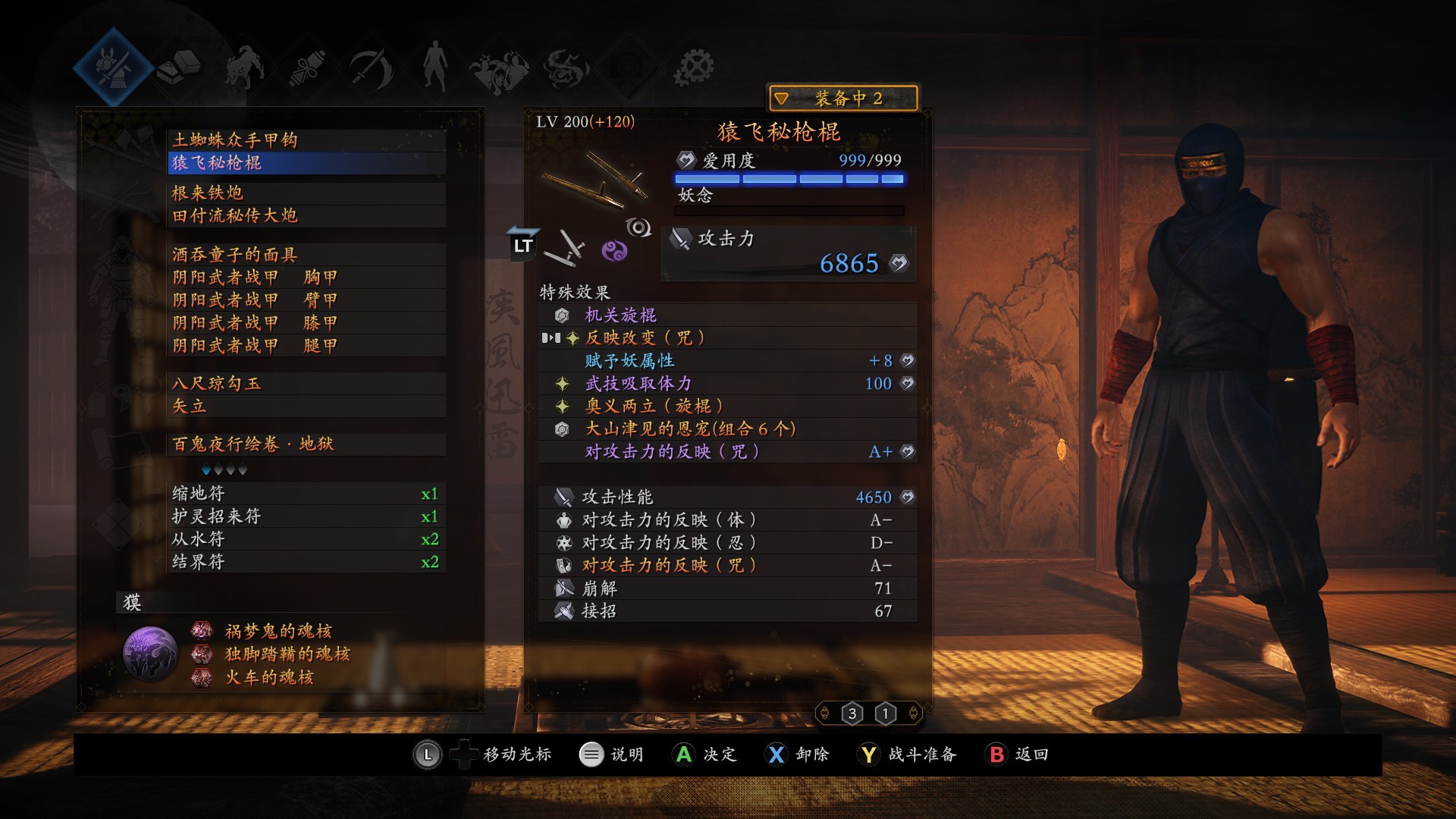Open the 装备中 2 loadout dropdown
1456x819 pixels.
tap(843, 99)
